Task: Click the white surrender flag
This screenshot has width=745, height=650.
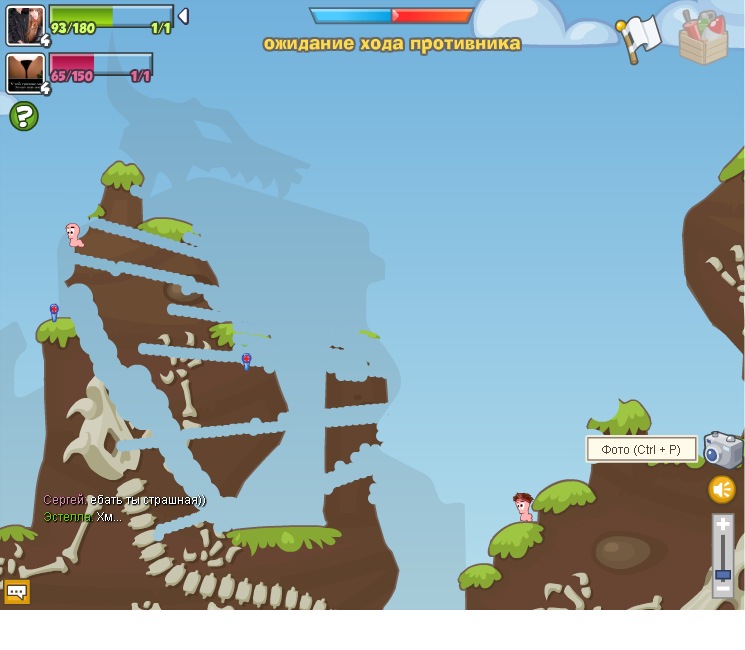Action: pyautogui.click(x=640, y=38)
